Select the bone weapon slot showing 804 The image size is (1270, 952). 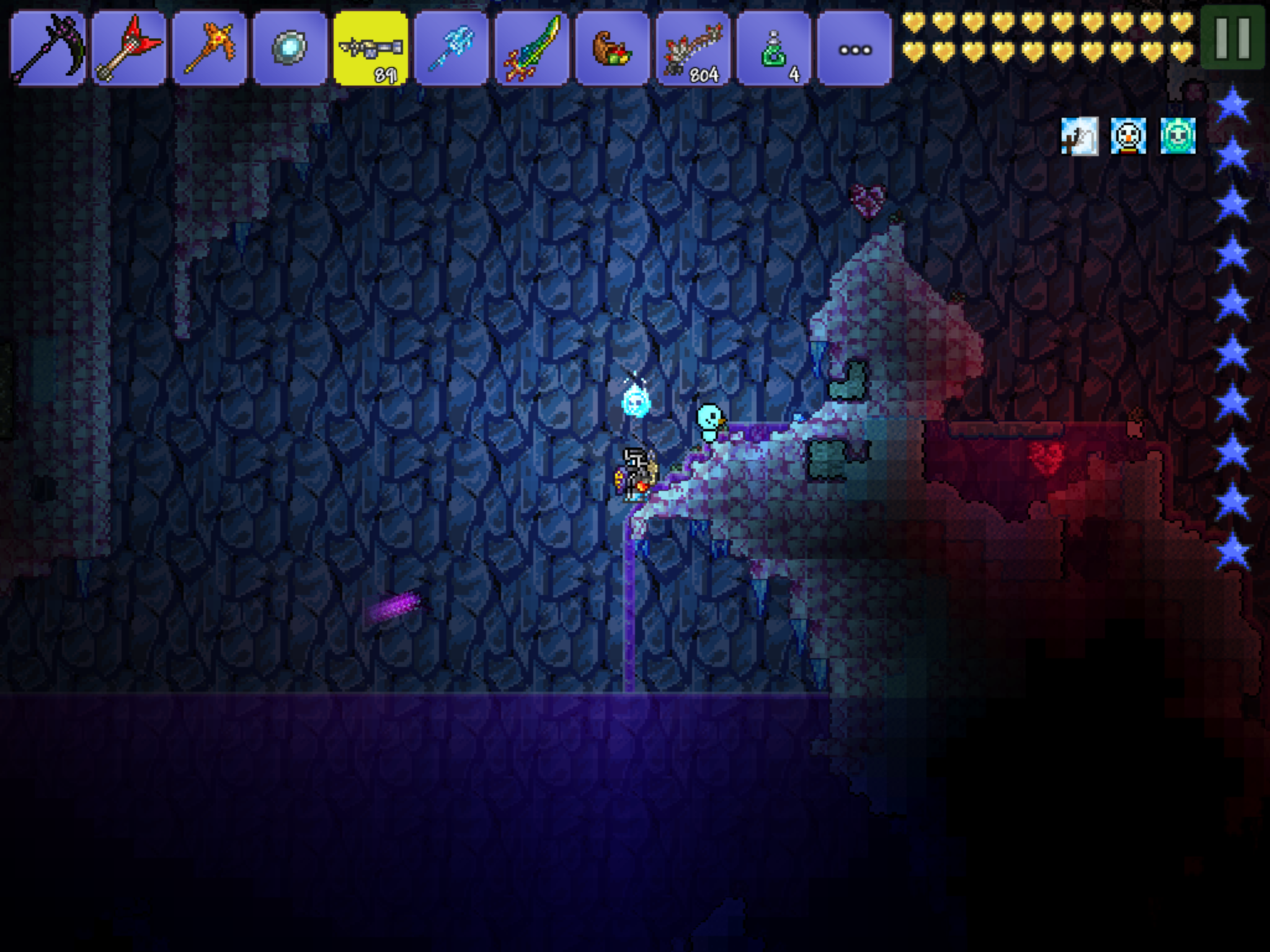pyautogui.click(x=693, y=48)
